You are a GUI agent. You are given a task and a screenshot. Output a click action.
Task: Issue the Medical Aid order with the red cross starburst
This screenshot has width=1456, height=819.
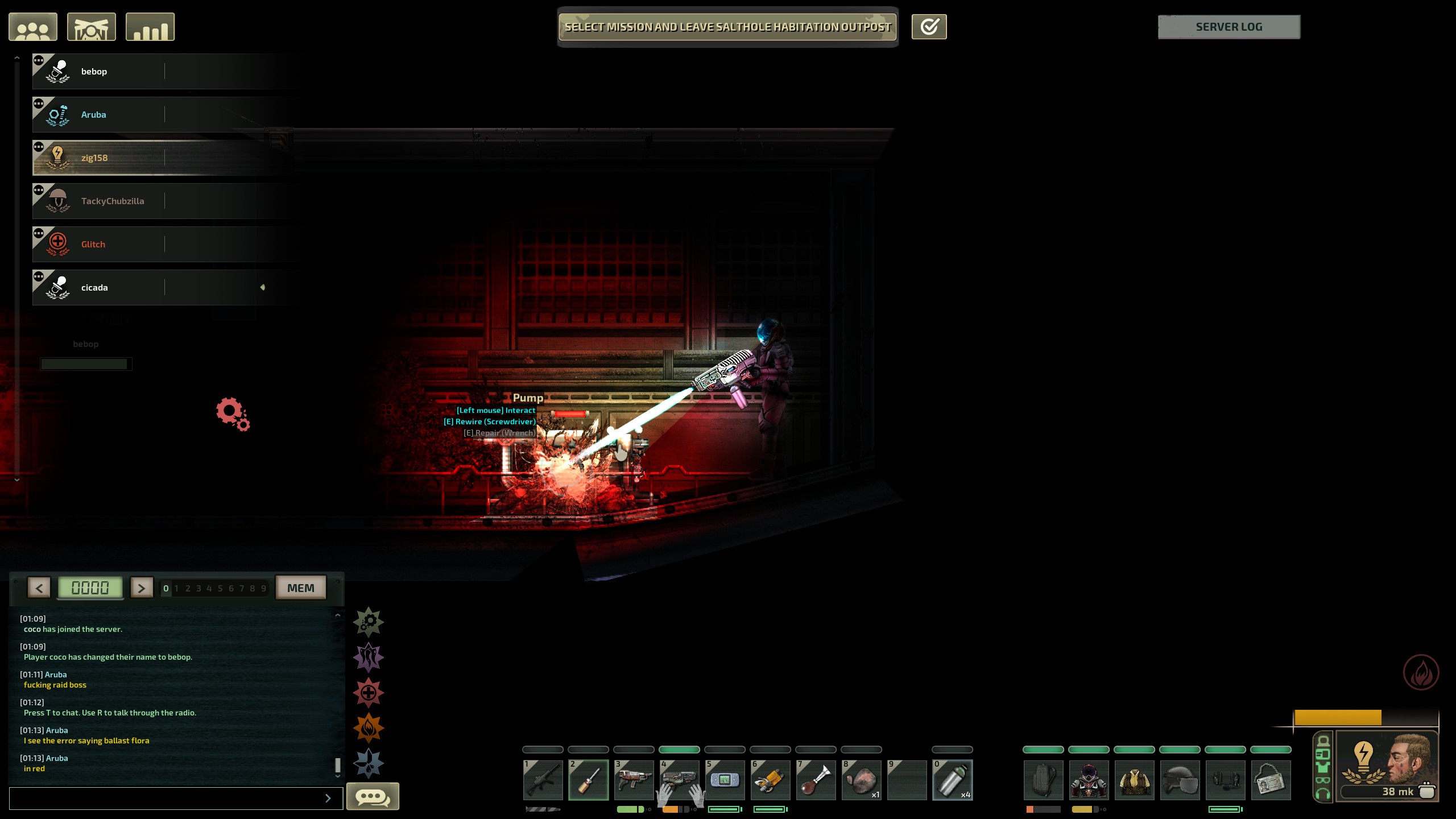tap(369, 693)
